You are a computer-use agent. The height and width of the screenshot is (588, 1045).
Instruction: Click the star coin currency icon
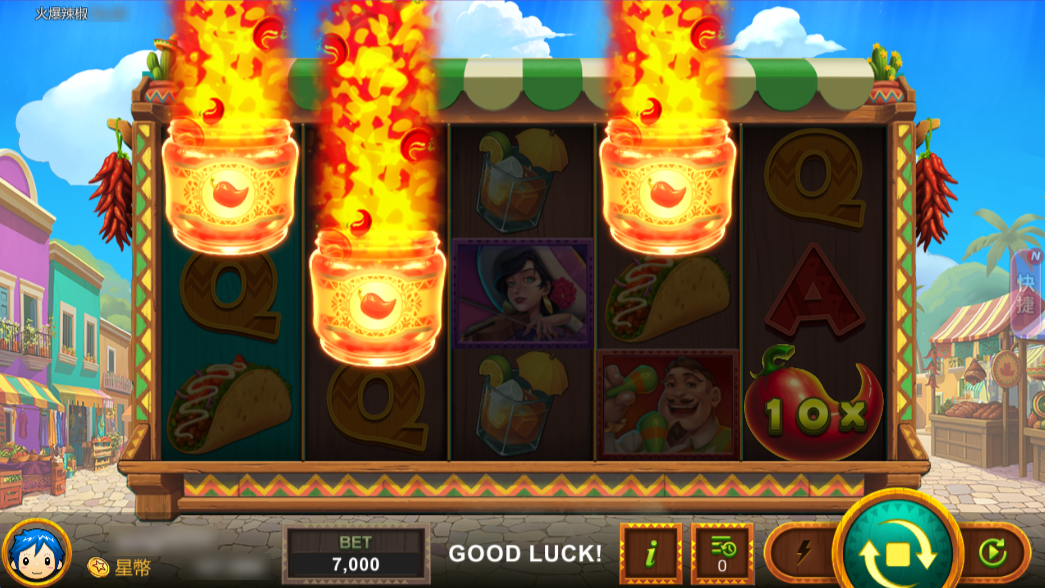[98, 567]
